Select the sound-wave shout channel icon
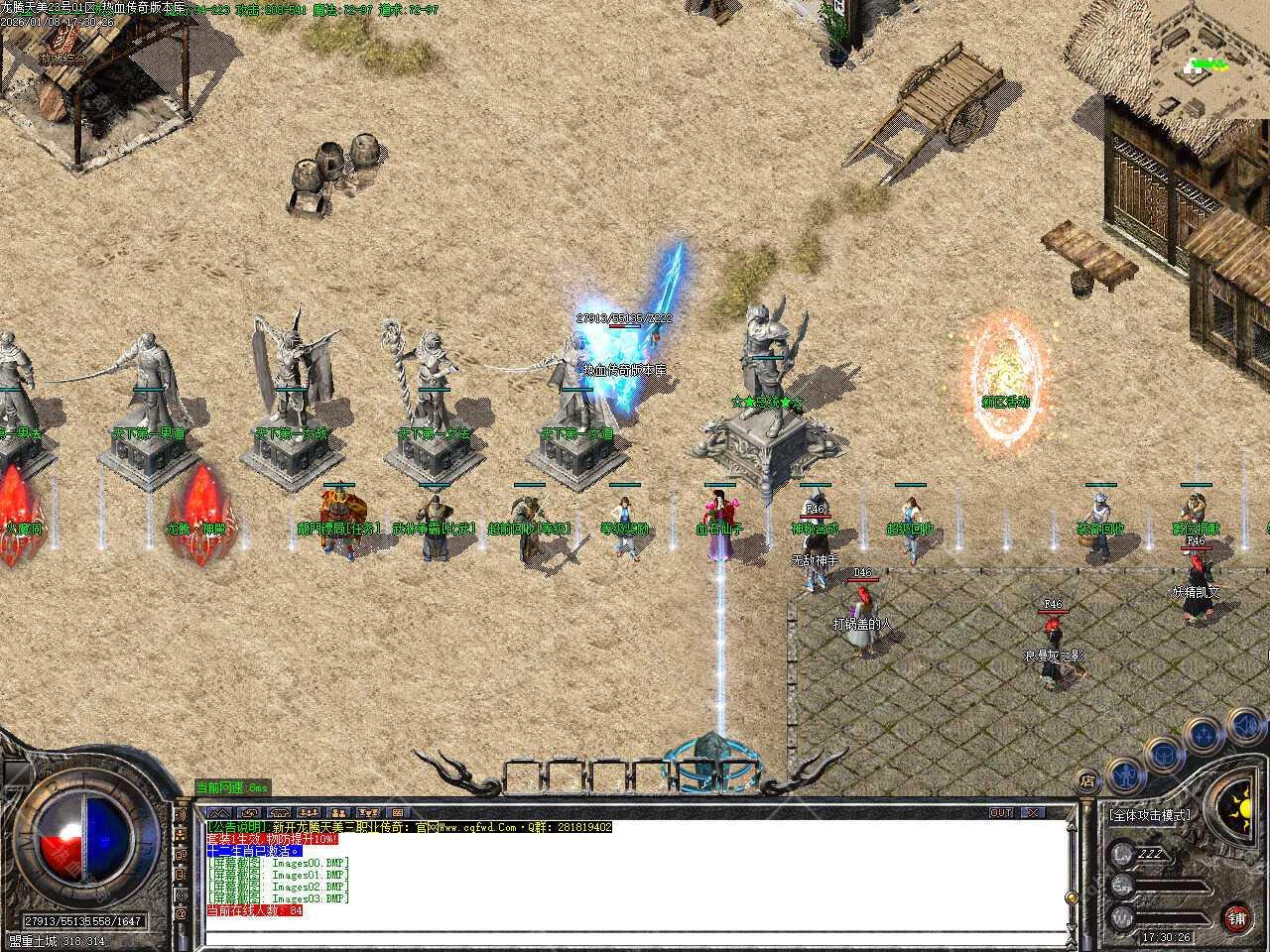This screenshot has width=1270, height=952. pyautogui.click(x=181, y=815)
